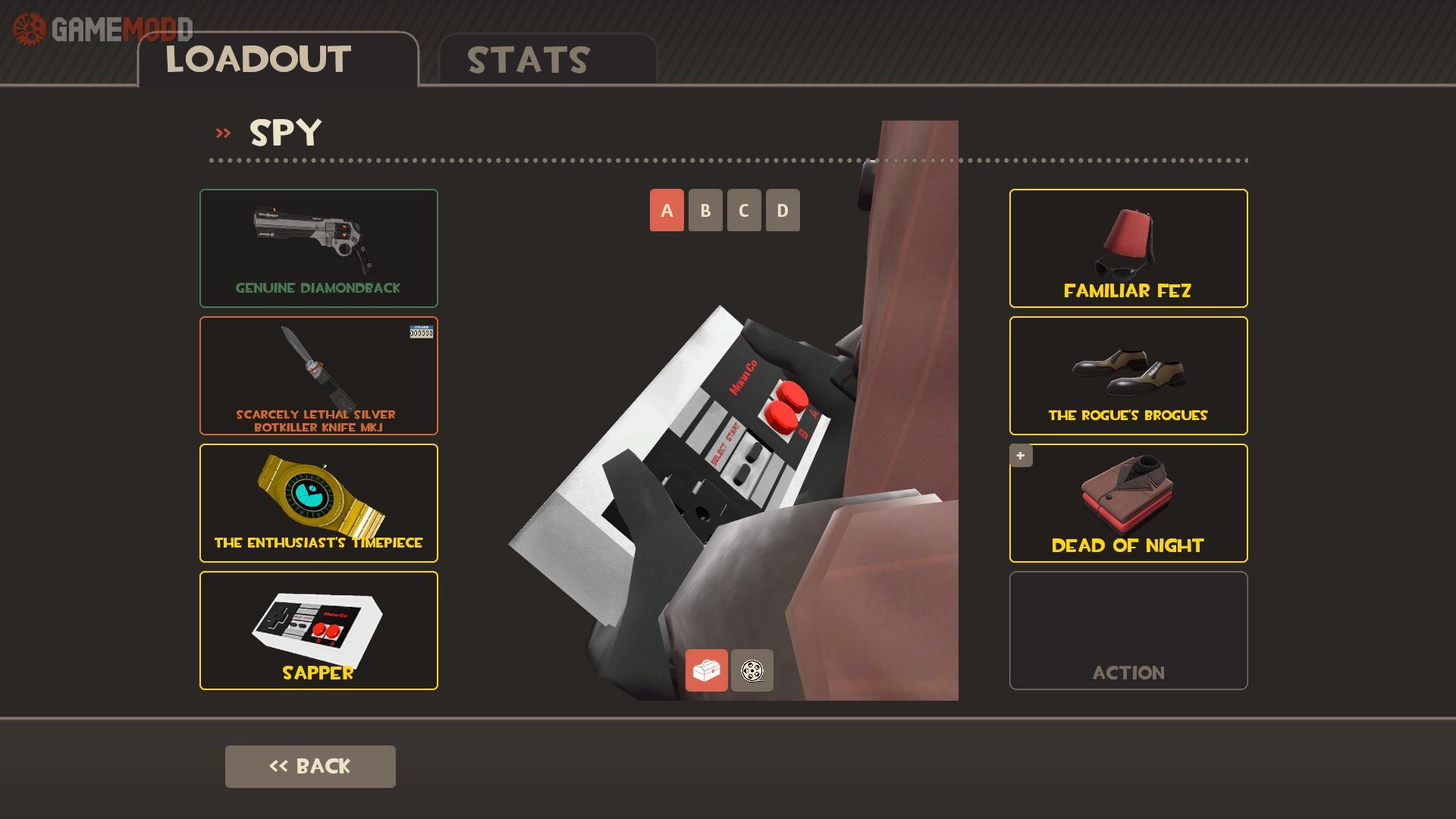Open the Sapper slot

pyautogui.click(x=318, y=630)
